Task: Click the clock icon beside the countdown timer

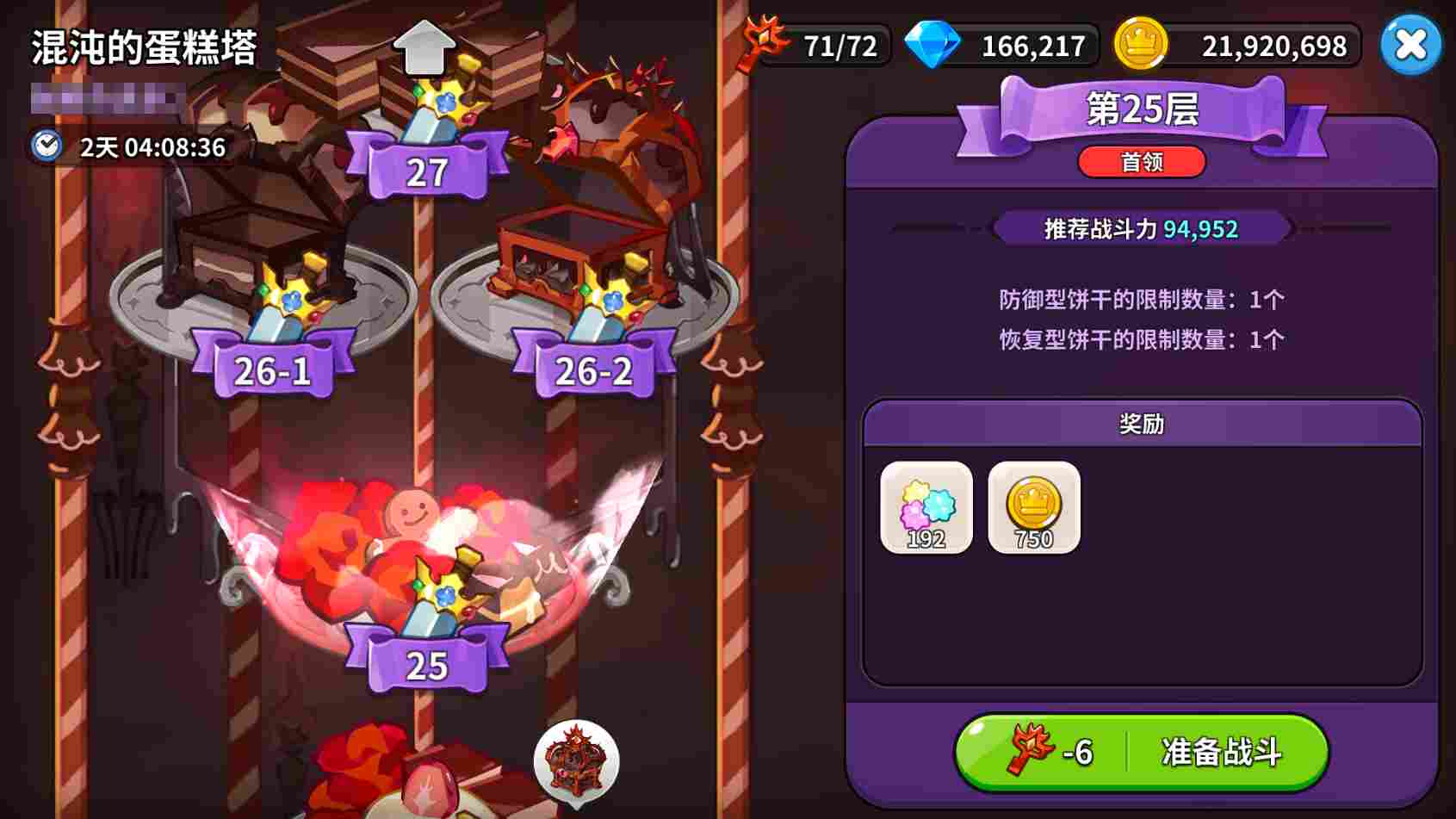Action: pos(47,146)
